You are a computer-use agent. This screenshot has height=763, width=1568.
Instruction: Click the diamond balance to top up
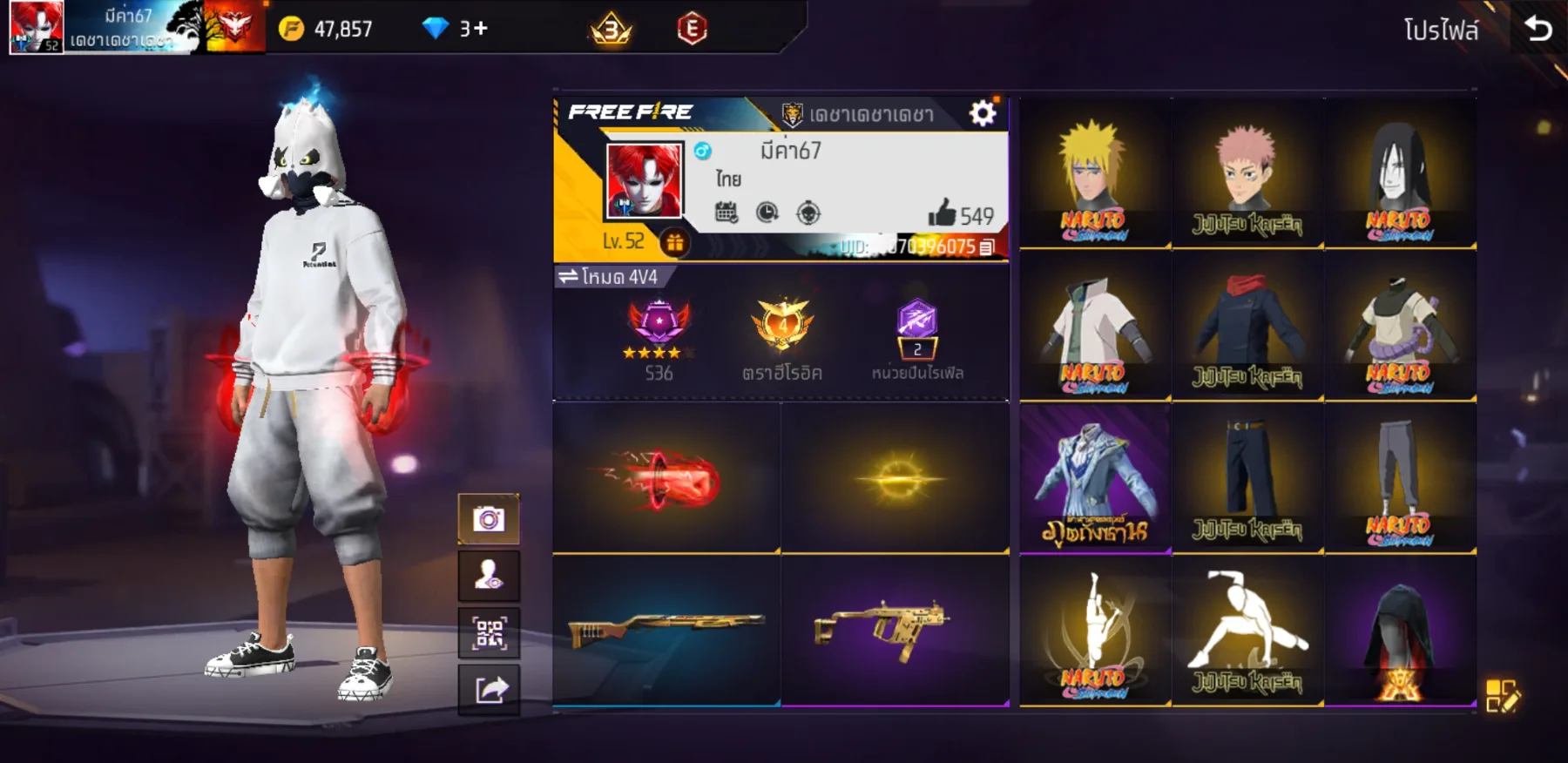445,29
